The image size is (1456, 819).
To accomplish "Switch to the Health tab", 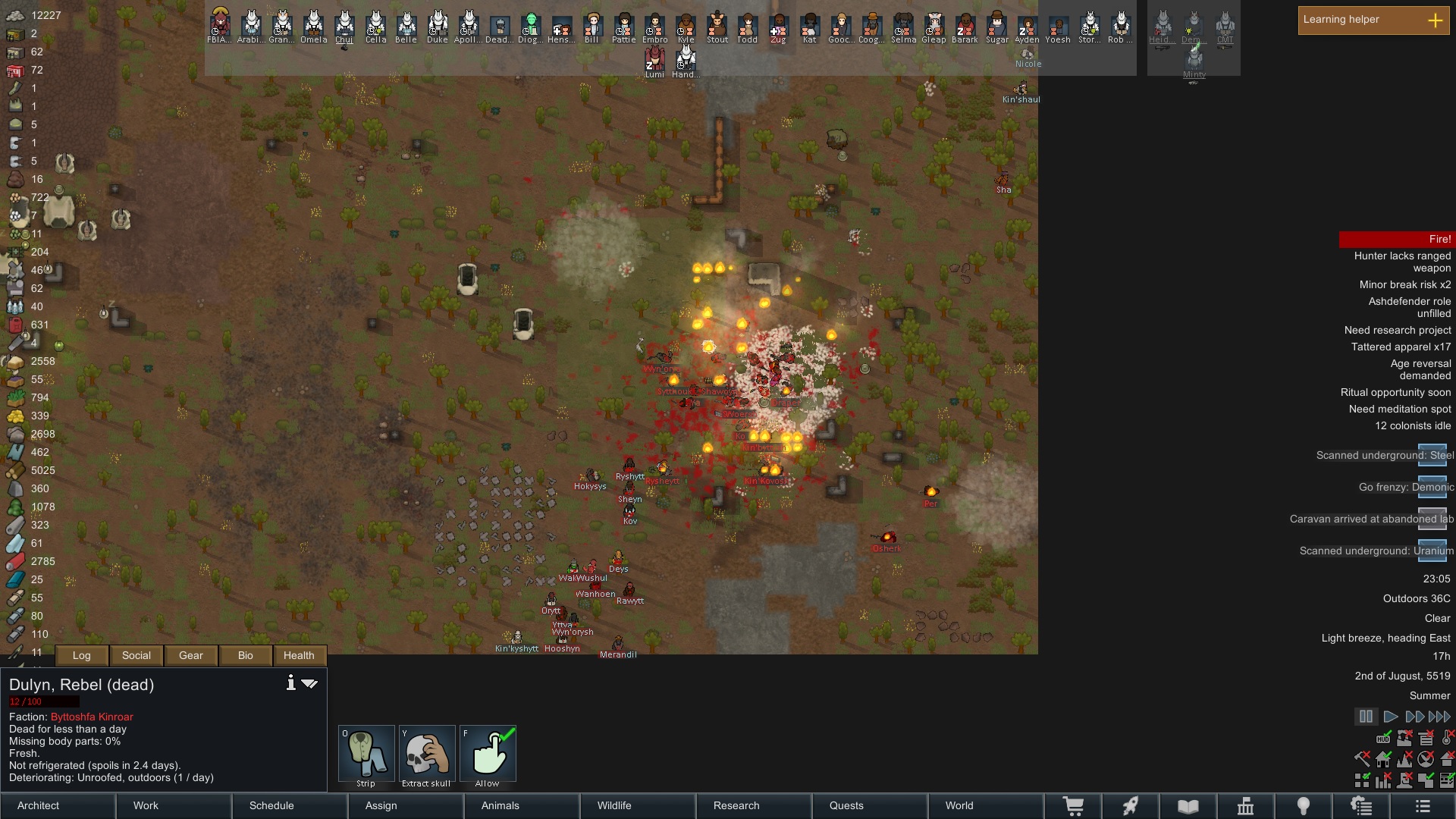I will (x=299, y=656).
